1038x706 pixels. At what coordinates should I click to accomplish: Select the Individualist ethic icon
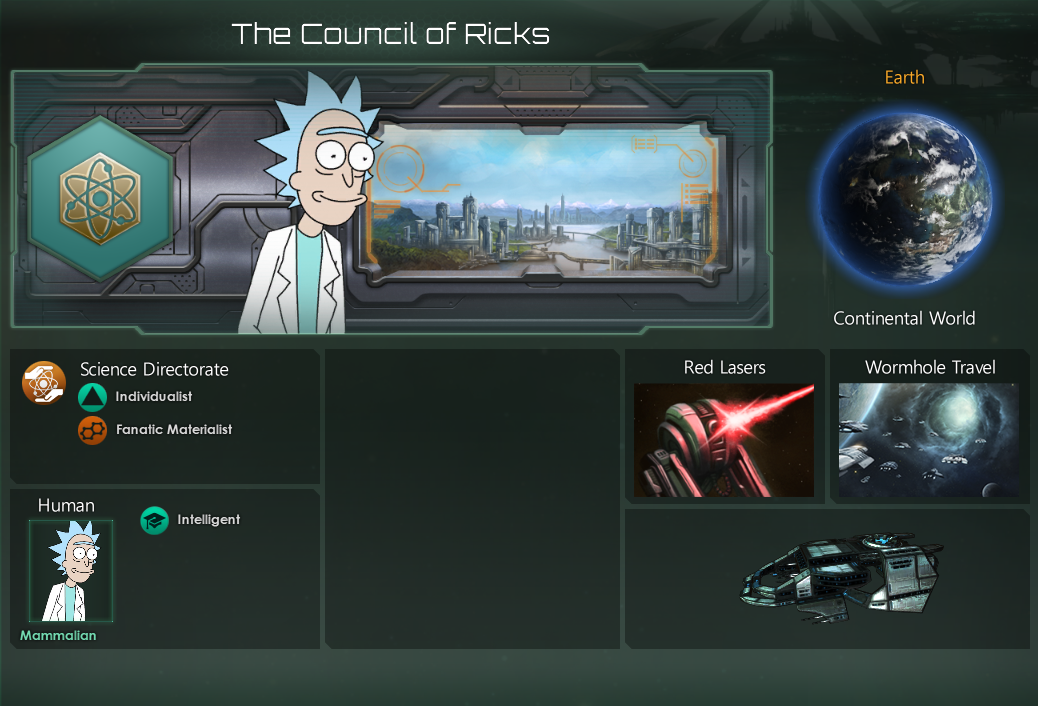[92, 398]
